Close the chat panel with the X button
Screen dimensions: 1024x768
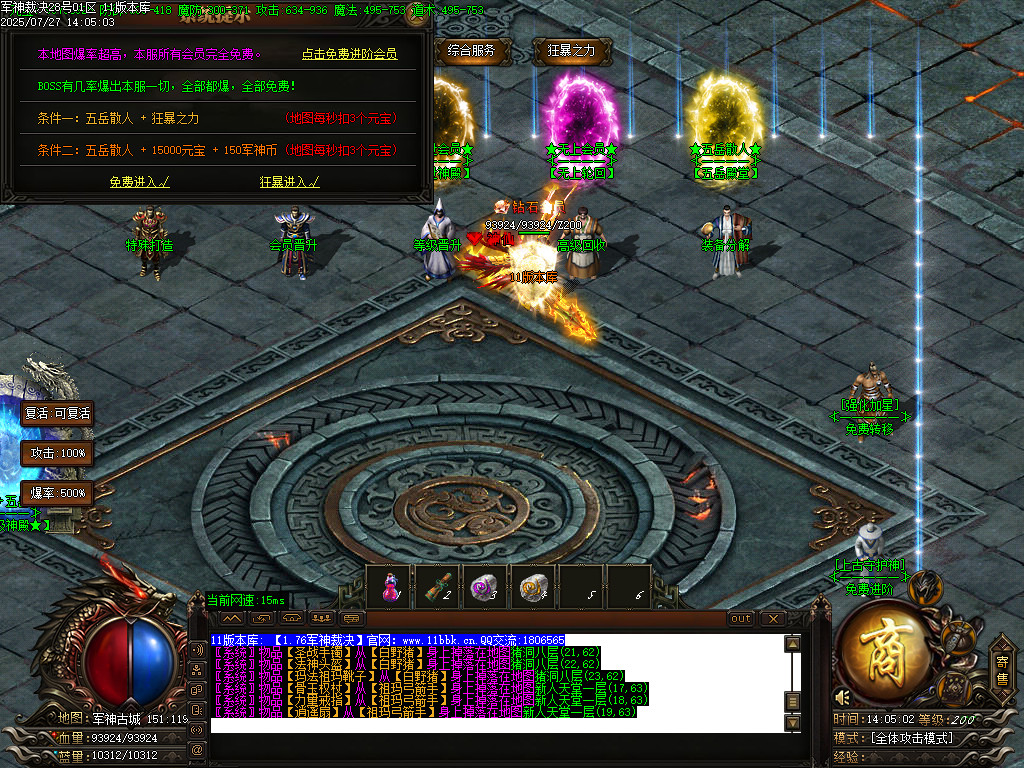tap(772, 619)
